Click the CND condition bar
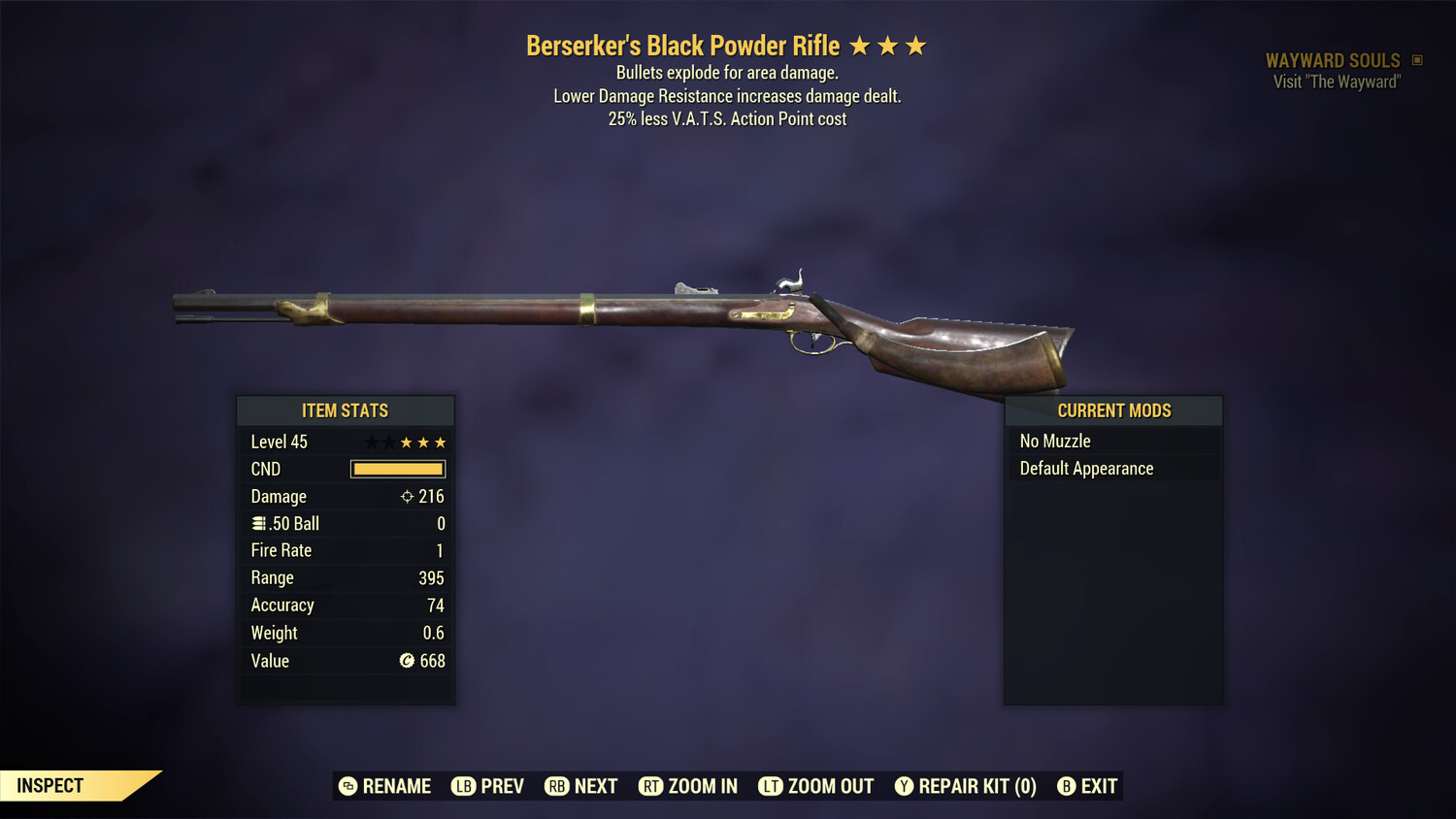 397,469
